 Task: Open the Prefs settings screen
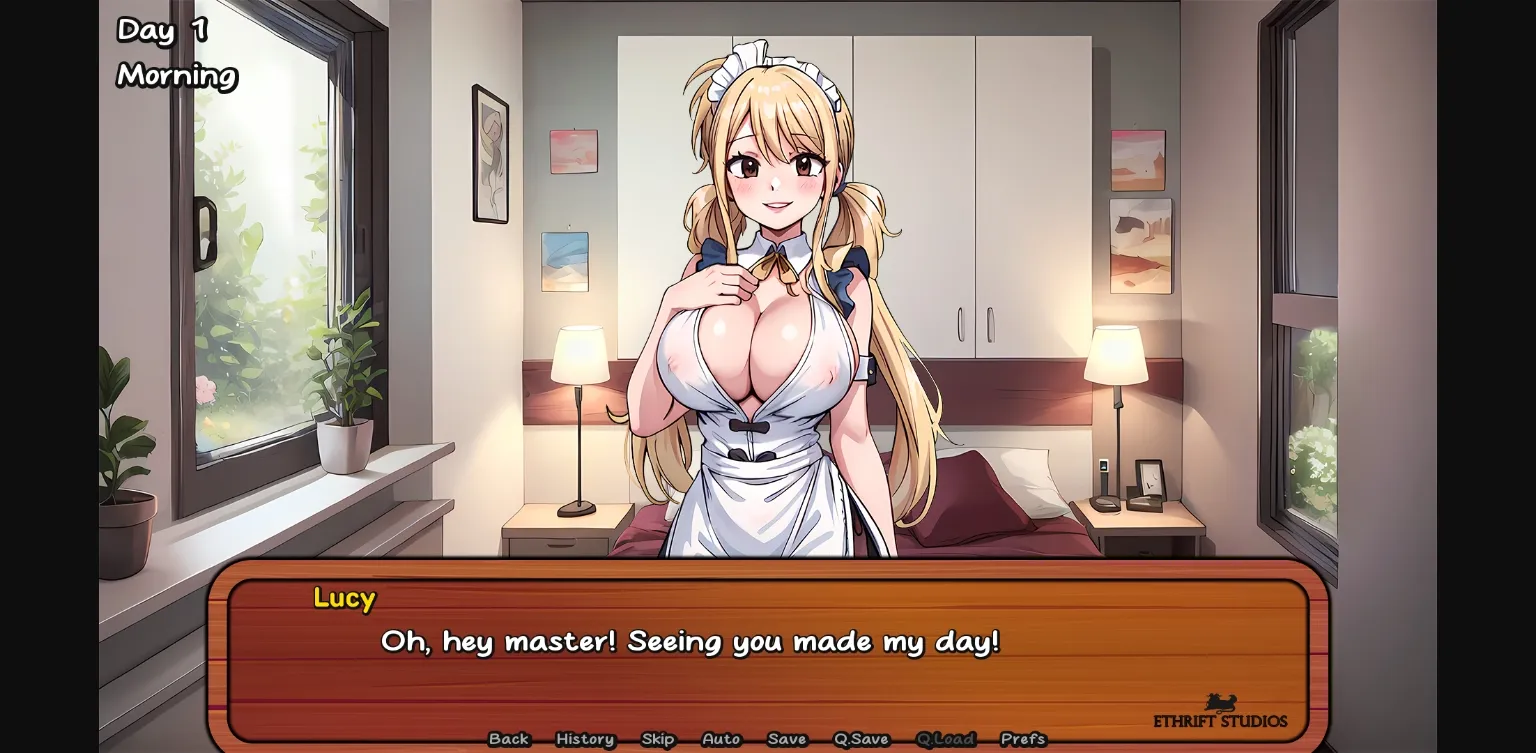pos(1026,739)
